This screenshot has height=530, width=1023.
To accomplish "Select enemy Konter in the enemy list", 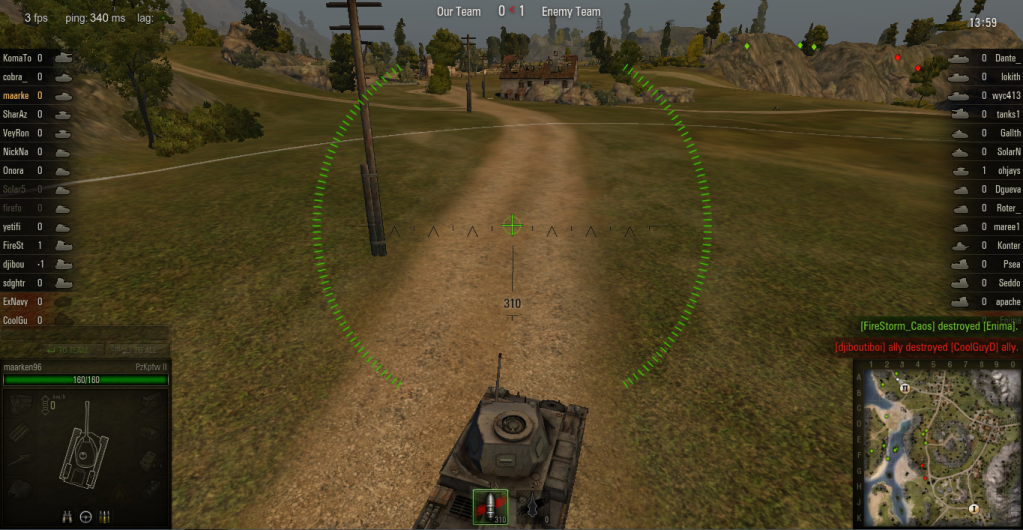I will tap(1009, 245).
